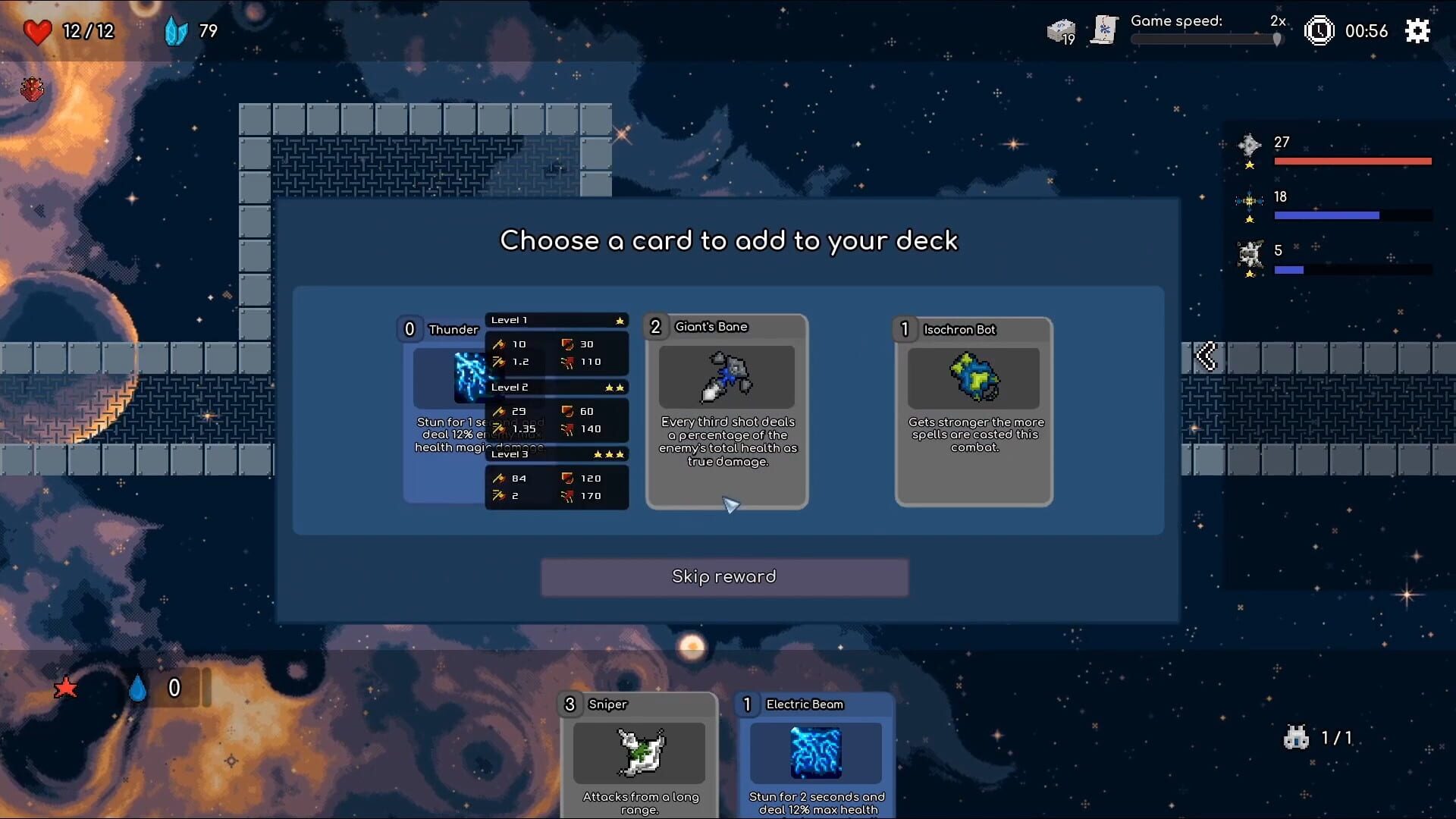Click the blue crystal currency icon

(x=176, y=31)
